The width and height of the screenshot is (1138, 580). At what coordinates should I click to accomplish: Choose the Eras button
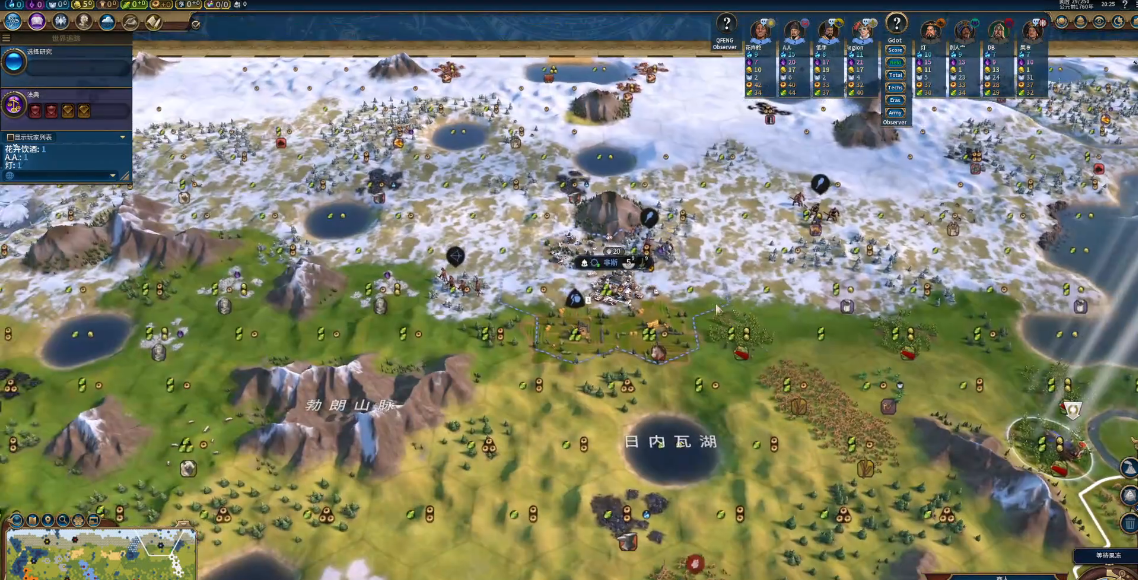[x=895, y=100]
